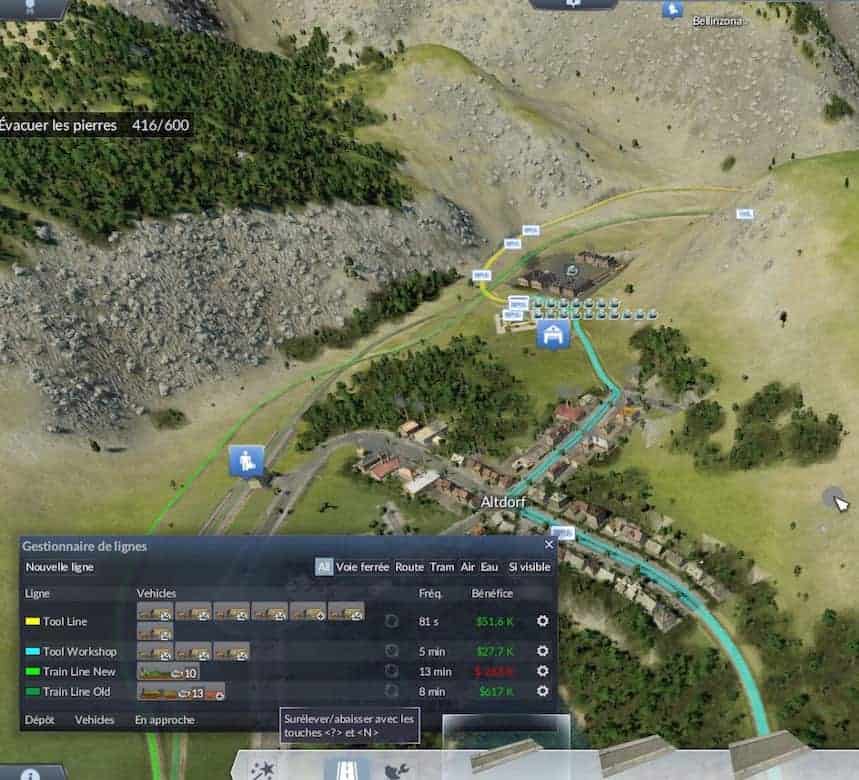This screenshot has width=859, height=780.
Task: Select the All filter tab
Action: coord(324,567)
